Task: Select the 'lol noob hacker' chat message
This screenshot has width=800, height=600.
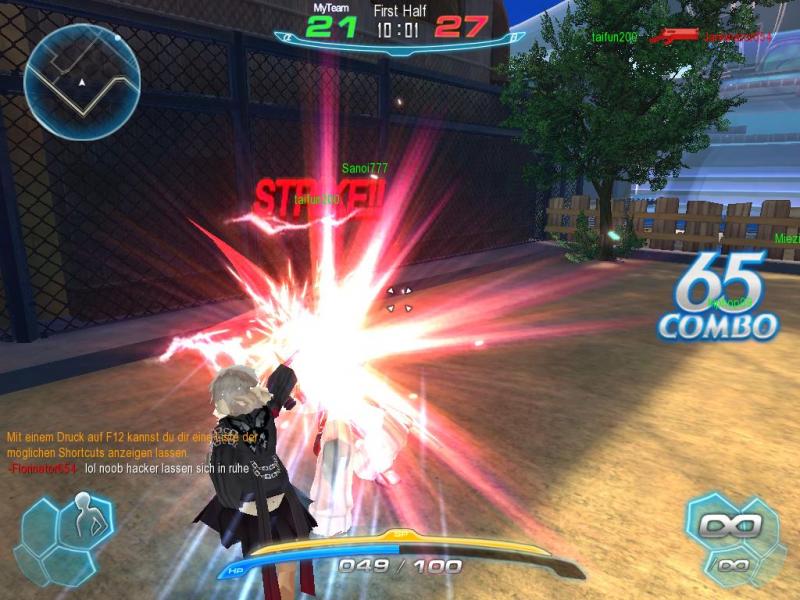Action: (165, 468)
